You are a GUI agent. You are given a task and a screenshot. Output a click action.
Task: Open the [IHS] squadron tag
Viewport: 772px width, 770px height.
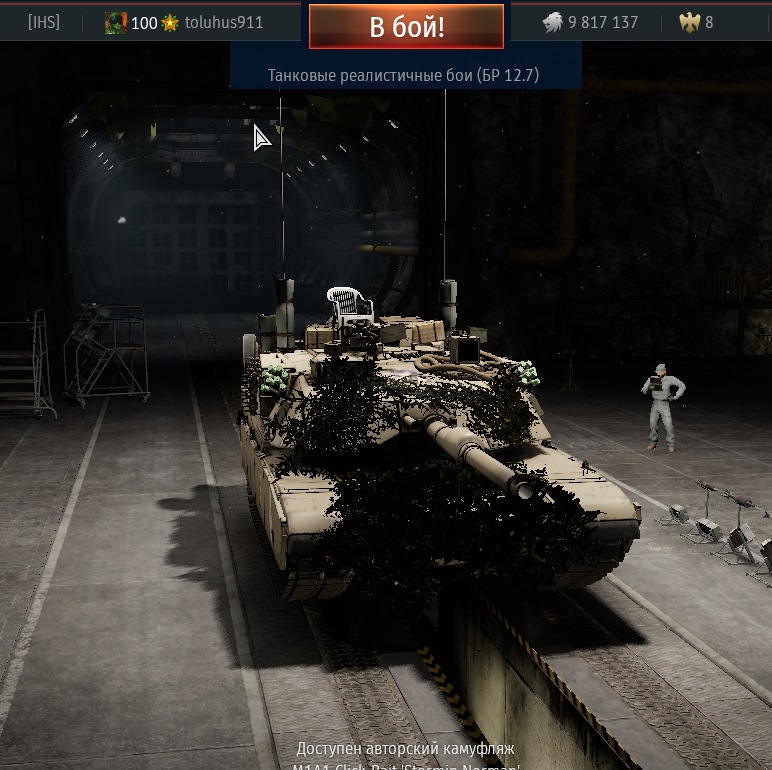pyautogui.click(x=44, y=22)
